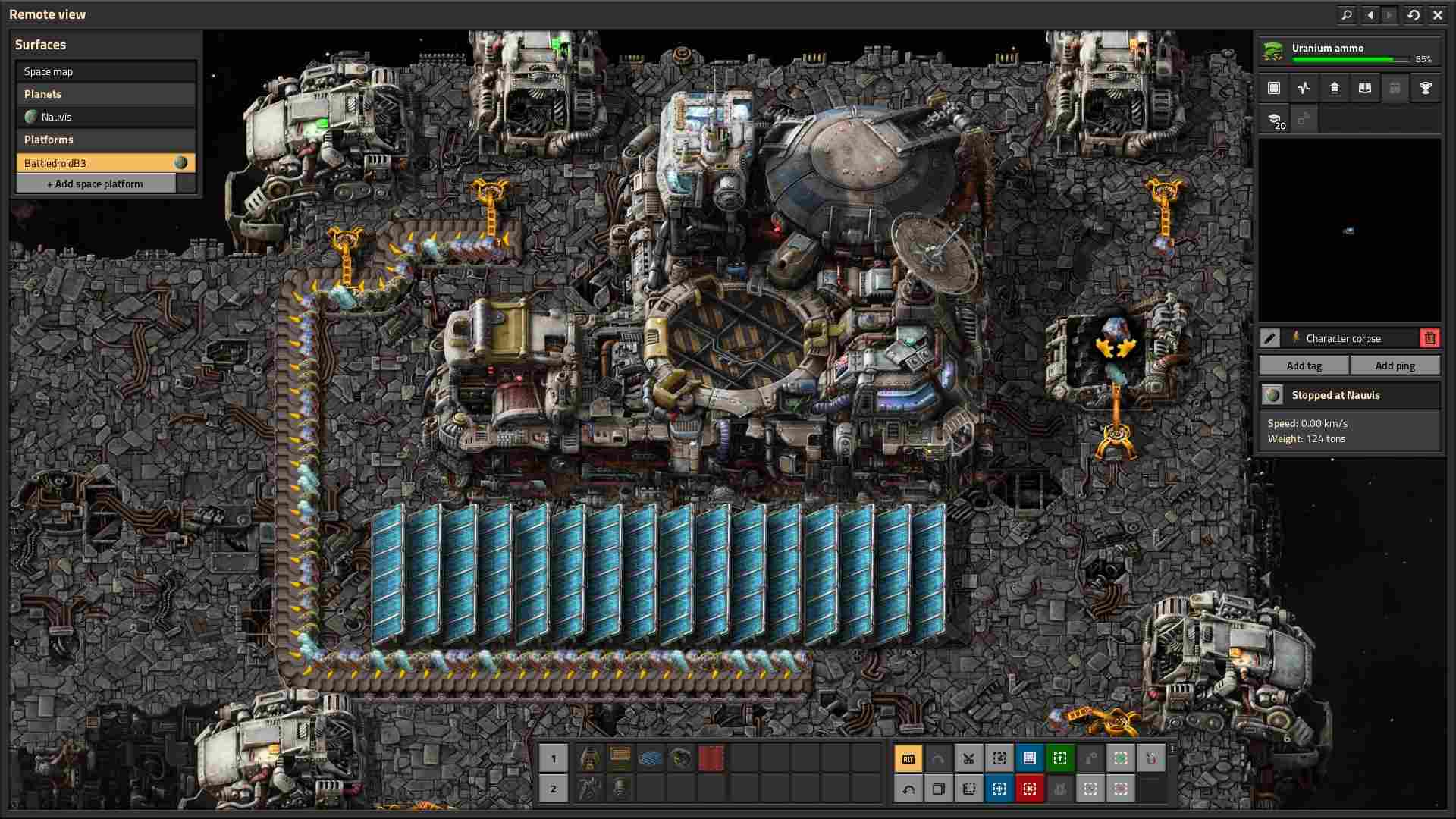Click the undo arrow shortcut
Viewport: 1456px width, 819px height.
pos(908,789)
